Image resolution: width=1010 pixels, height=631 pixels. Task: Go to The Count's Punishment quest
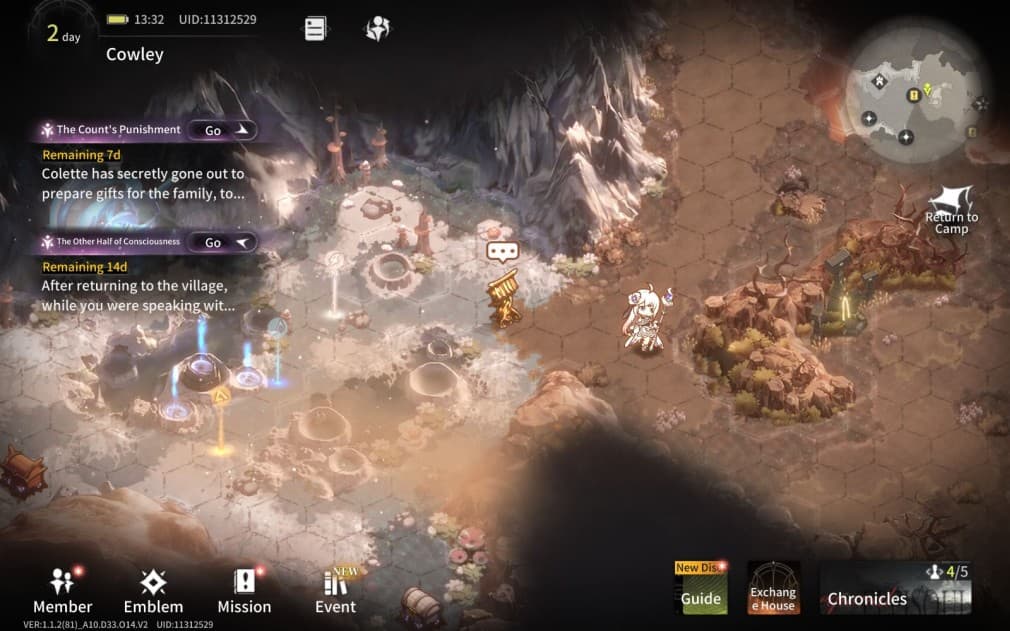222,130
